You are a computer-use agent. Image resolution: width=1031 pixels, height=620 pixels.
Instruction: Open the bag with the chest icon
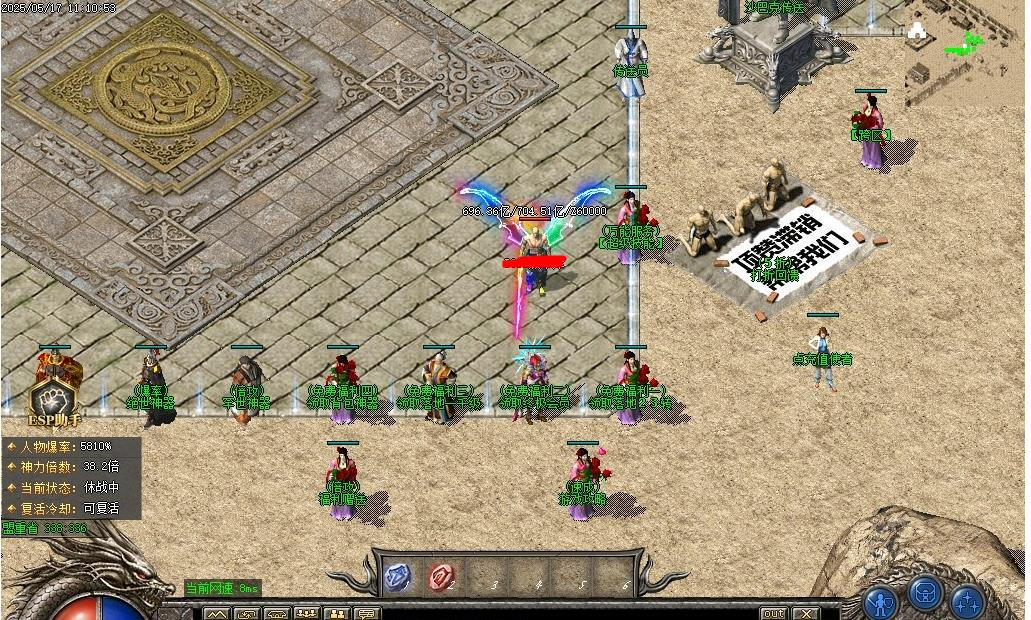925,595
